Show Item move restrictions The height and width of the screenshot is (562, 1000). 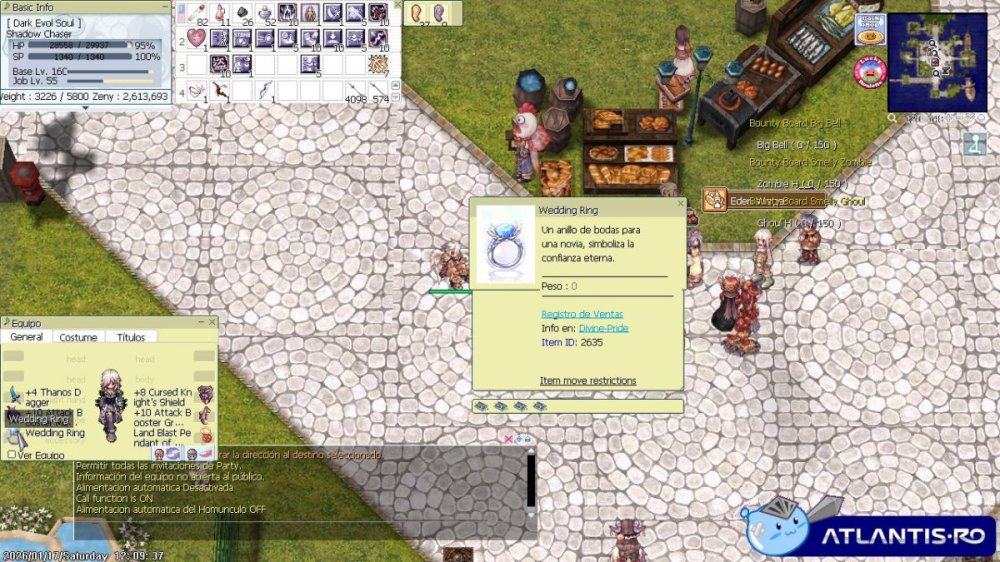click(x=588, y=381)
